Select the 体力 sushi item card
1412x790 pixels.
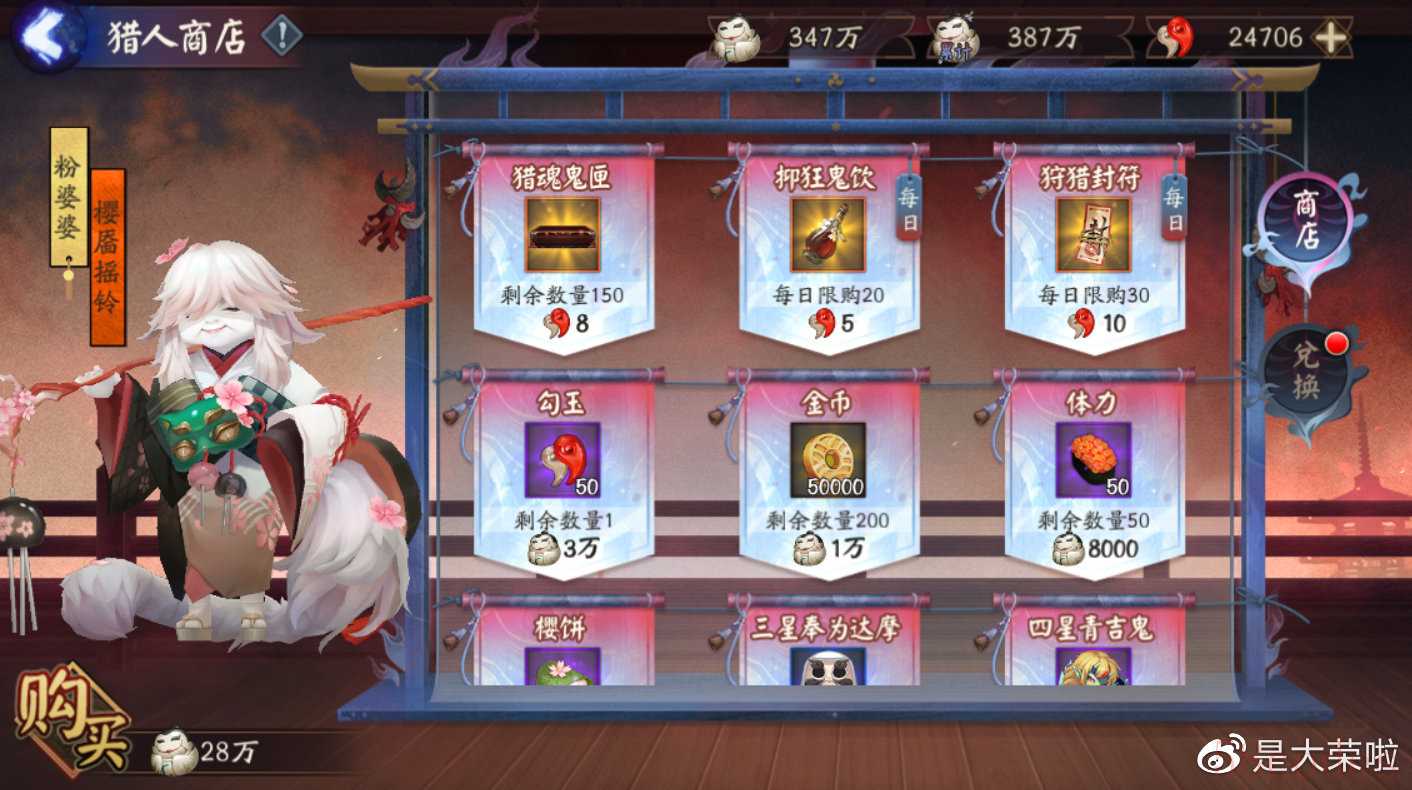tap(1093, 470)
